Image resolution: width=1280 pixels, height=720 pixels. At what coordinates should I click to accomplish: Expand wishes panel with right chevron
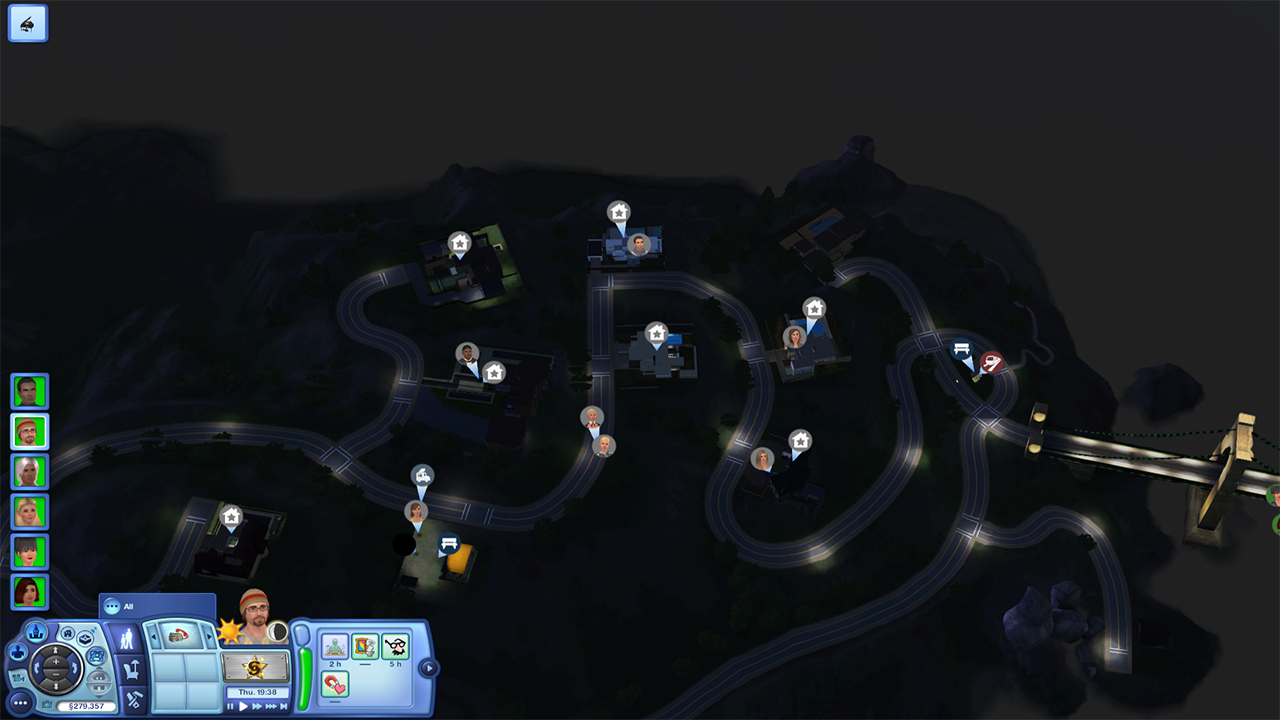[x=429, y=666]
